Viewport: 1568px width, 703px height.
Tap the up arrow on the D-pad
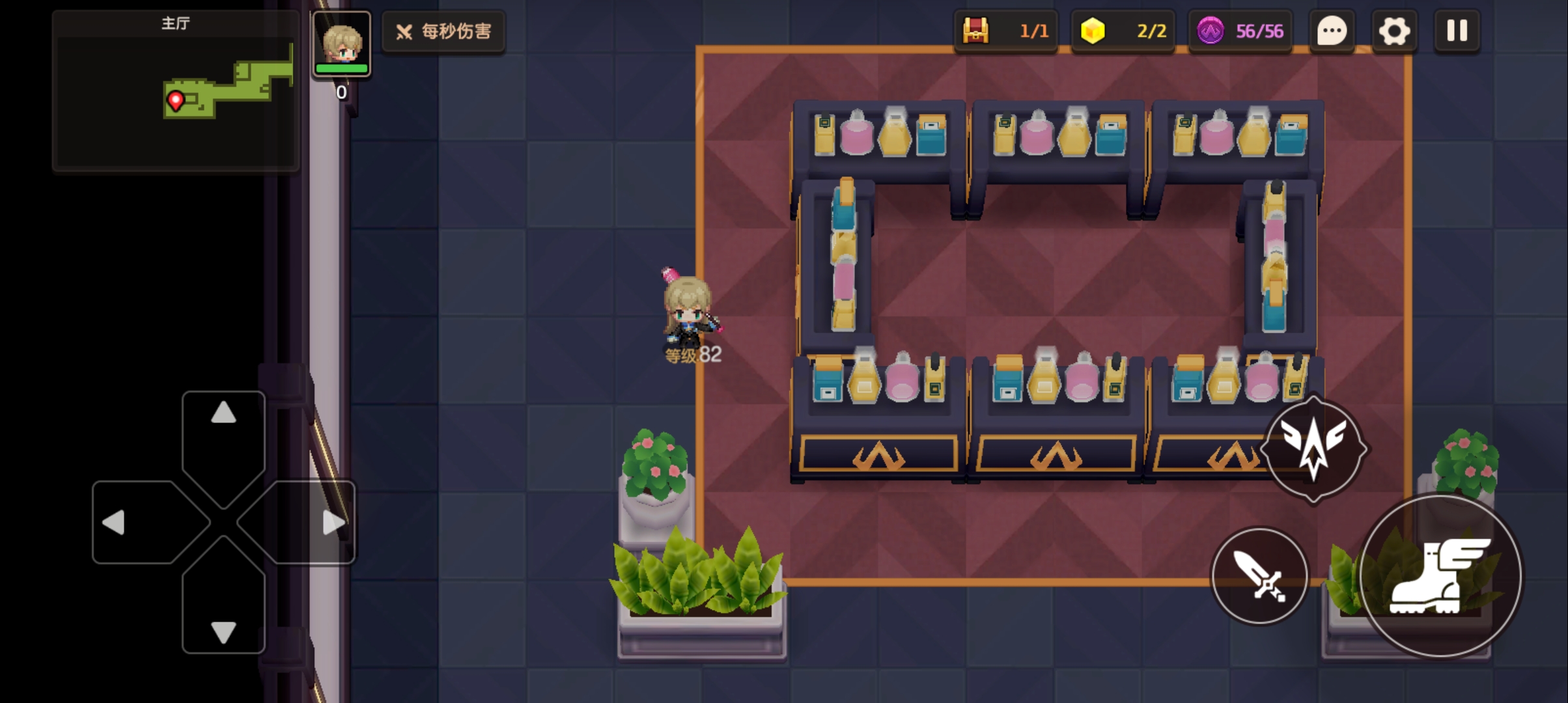point(223,414)
